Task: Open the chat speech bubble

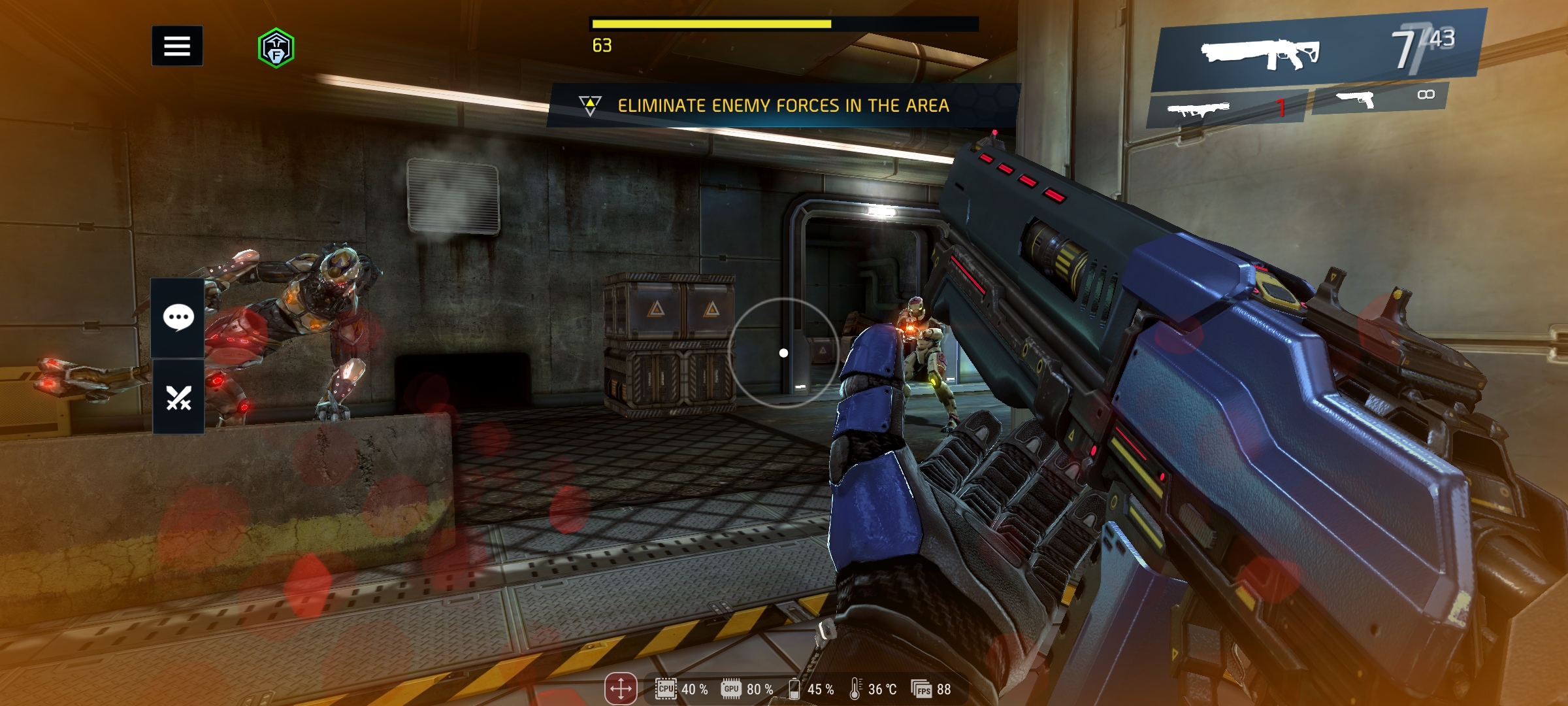Action: tap(178, 318)
